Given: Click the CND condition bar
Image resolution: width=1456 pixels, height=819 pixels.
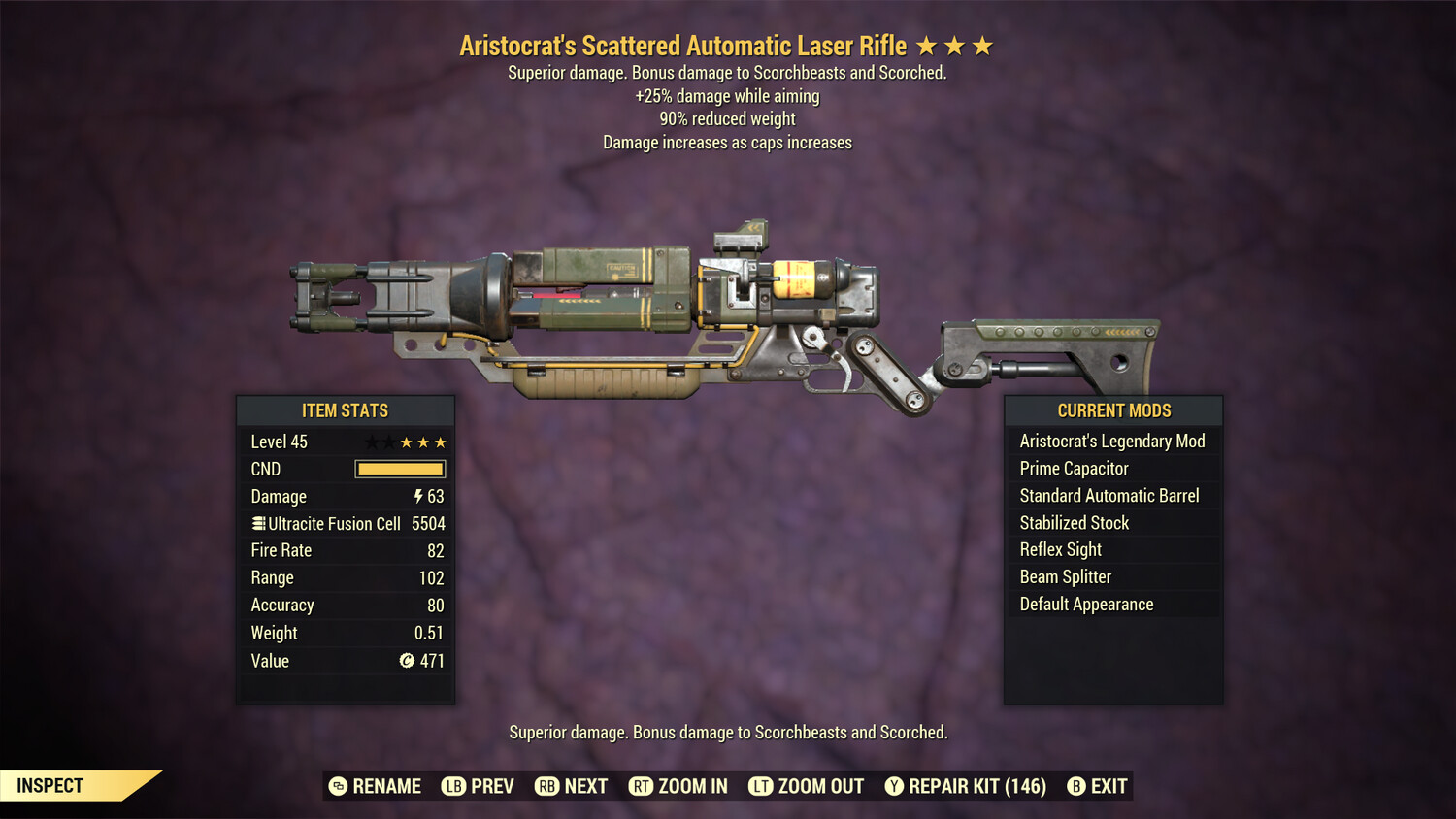Looking at the screenshot, I should (x=400, y=469).
